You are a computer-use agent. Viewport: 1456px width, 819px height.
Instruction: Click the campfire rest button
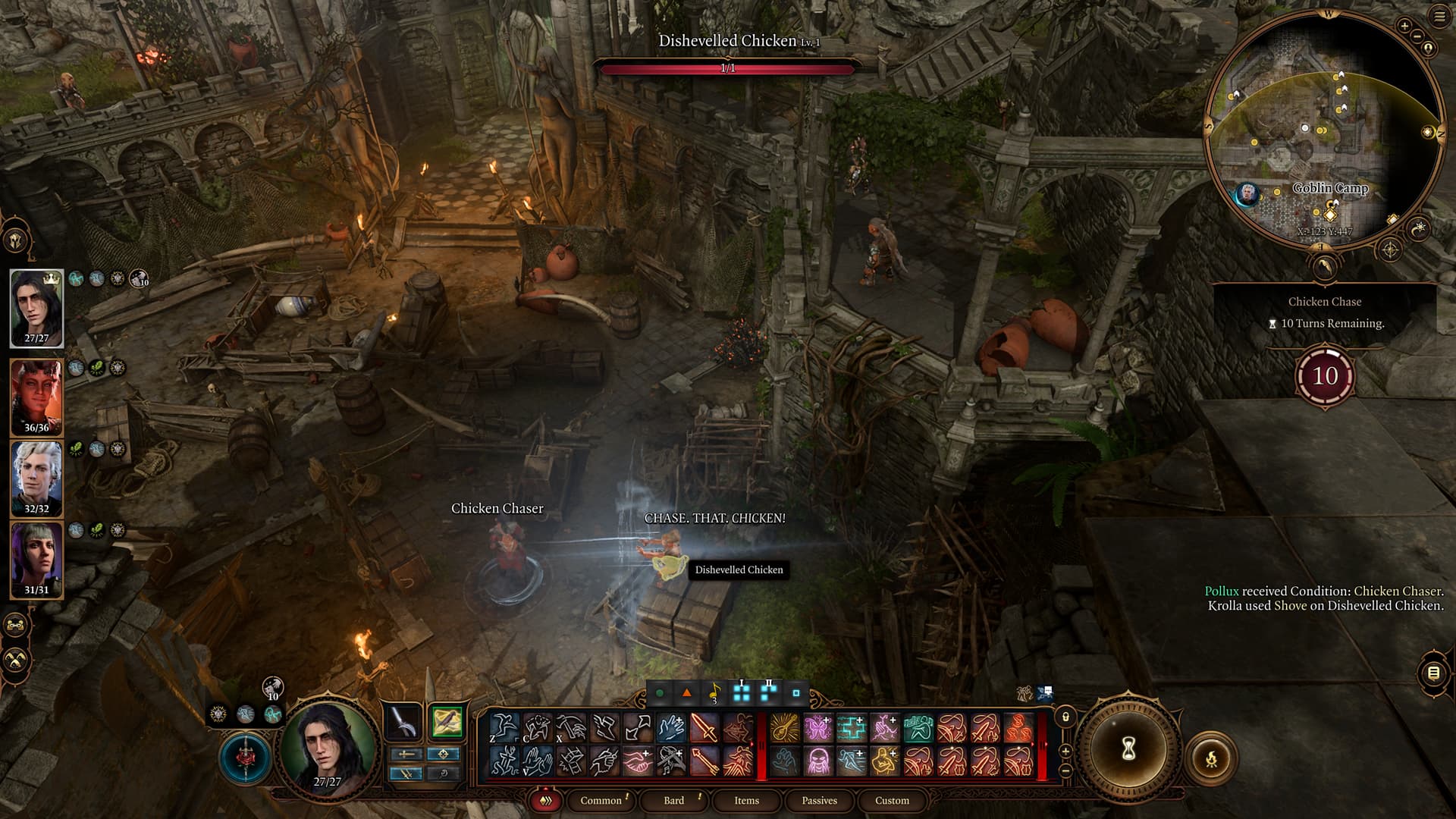click(1211, 758)
